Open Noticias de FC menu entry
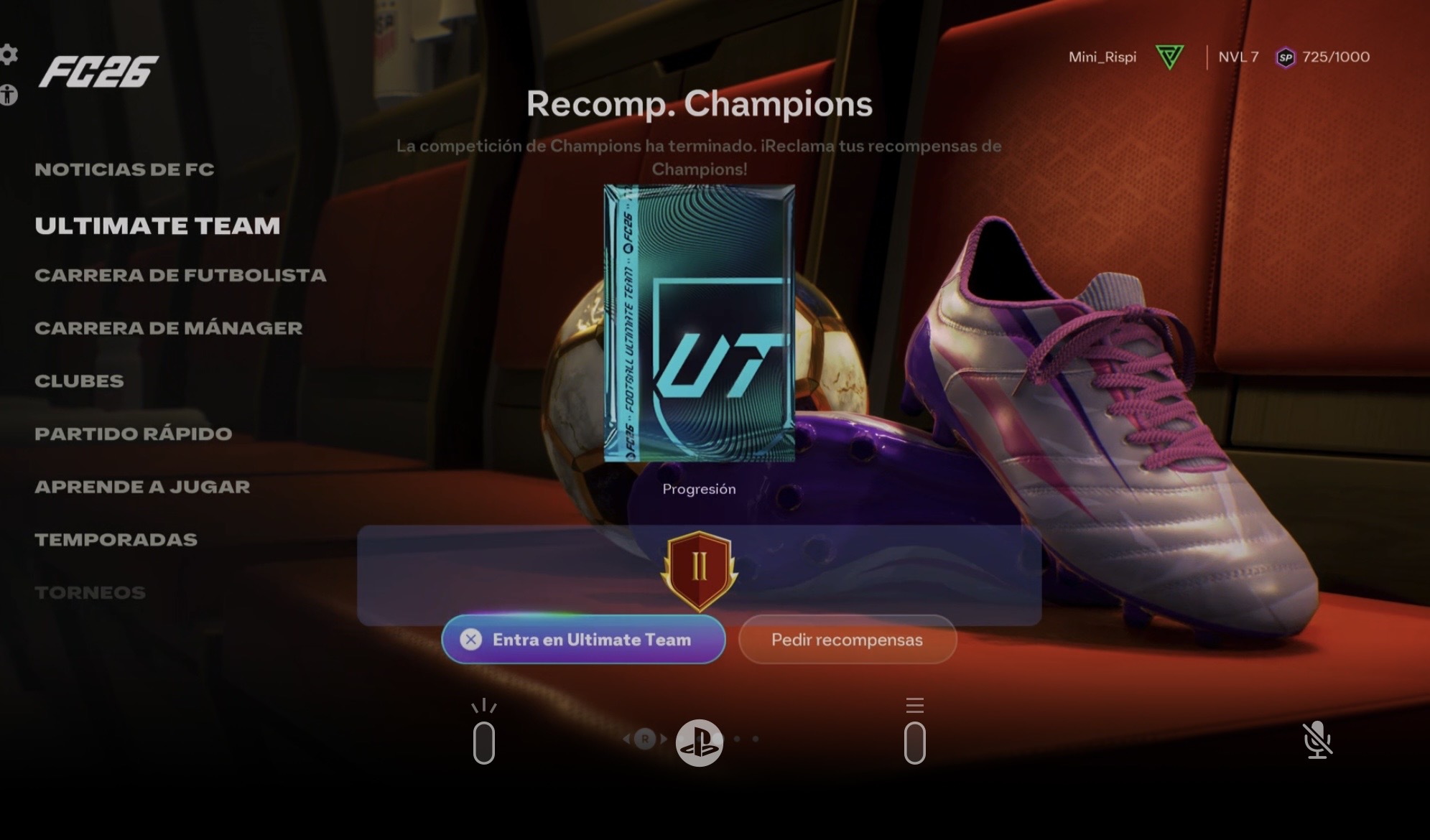Viewport: 1430px width, 840px height. click(124, 169)
